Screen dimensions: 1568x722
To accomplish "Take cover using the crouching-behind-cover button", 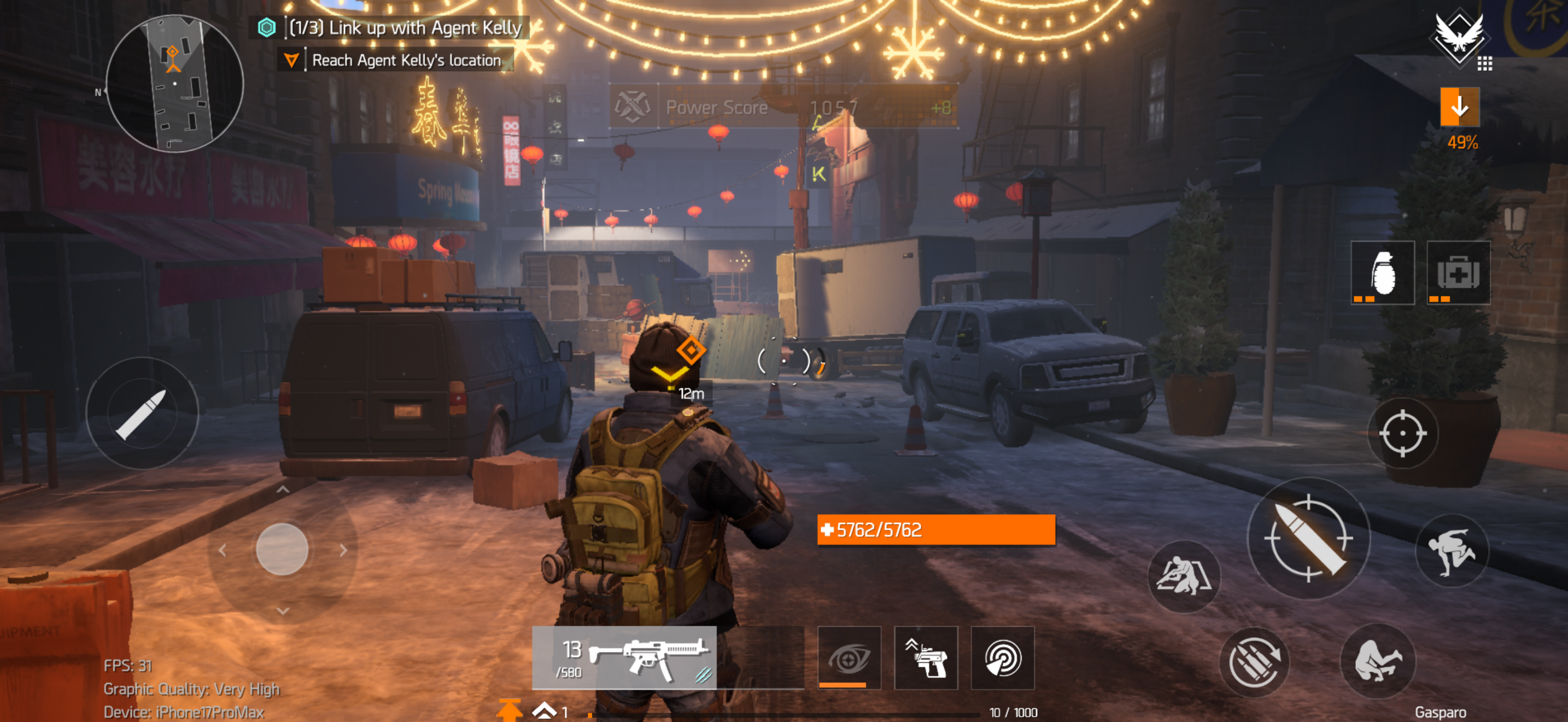I will tap(1183, 576).
